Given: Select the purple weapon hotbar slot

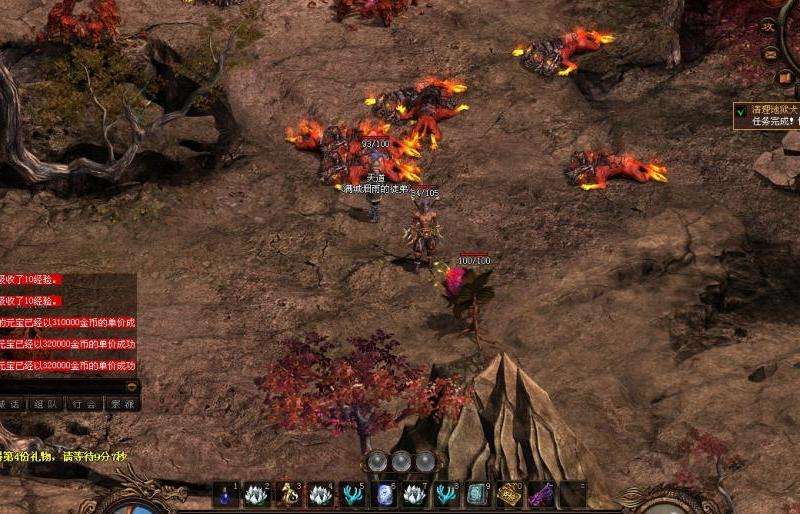Looking at the screenshot, I should point(541,495).
